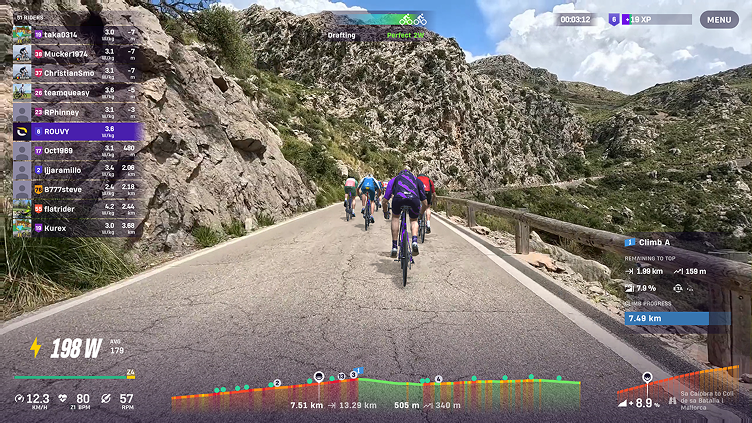Click rider flatrider in the leaderboard
Screen dimensions: 752x423
coord(76,208)
